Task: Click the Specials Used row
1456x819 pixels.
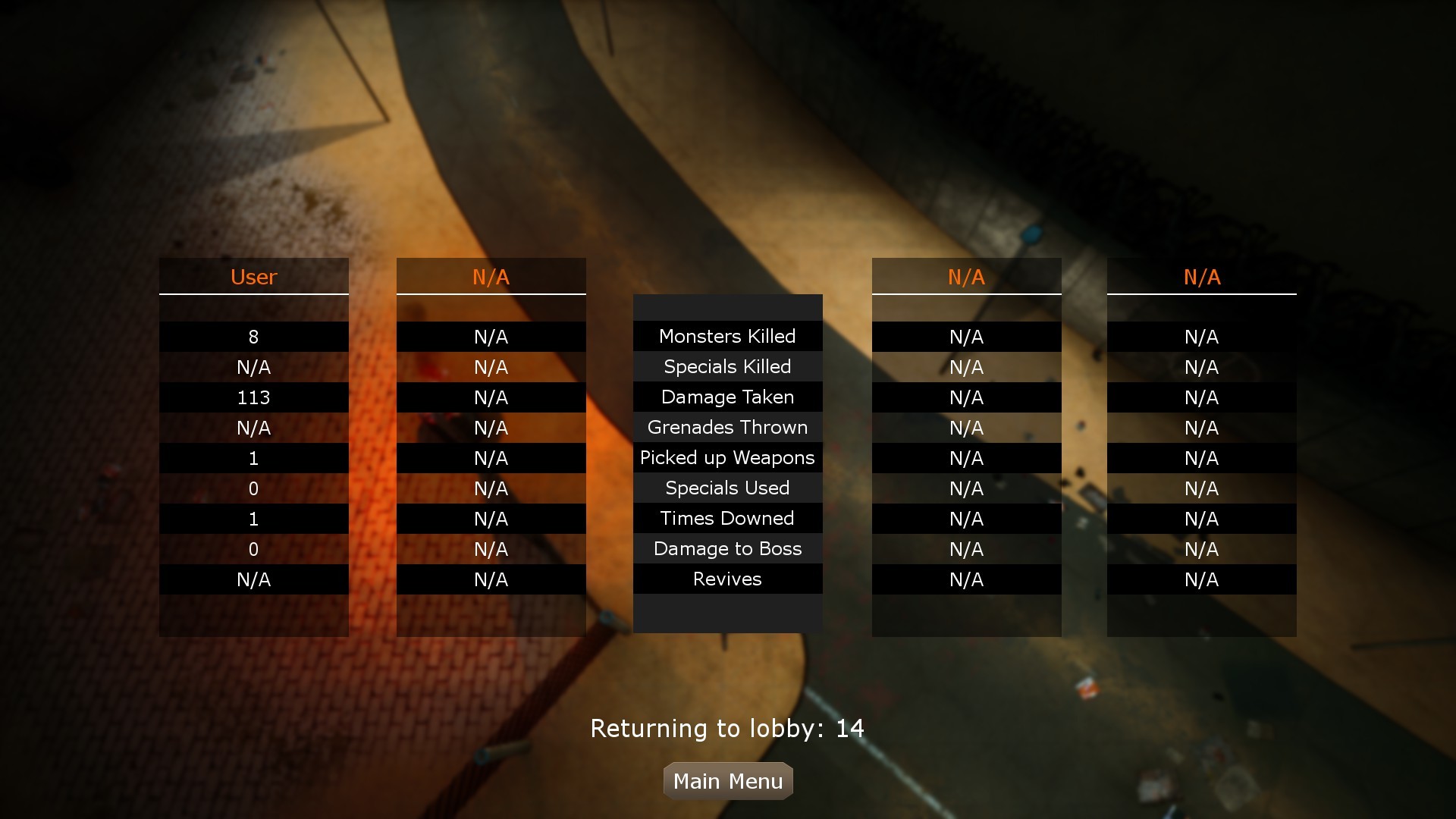Action: point(727,488)
